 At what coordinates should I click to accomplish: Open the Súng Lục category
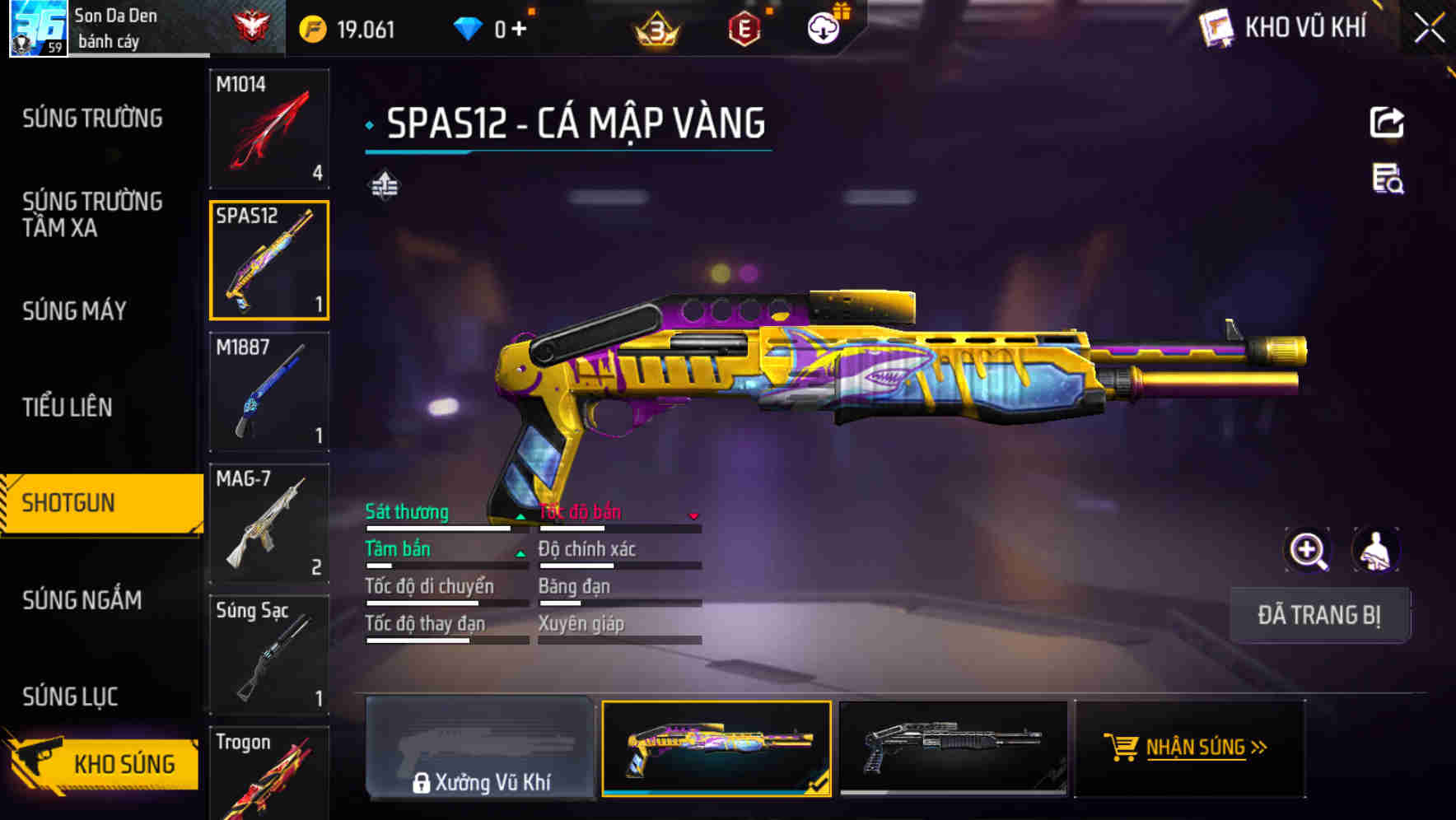pos(70,697)
